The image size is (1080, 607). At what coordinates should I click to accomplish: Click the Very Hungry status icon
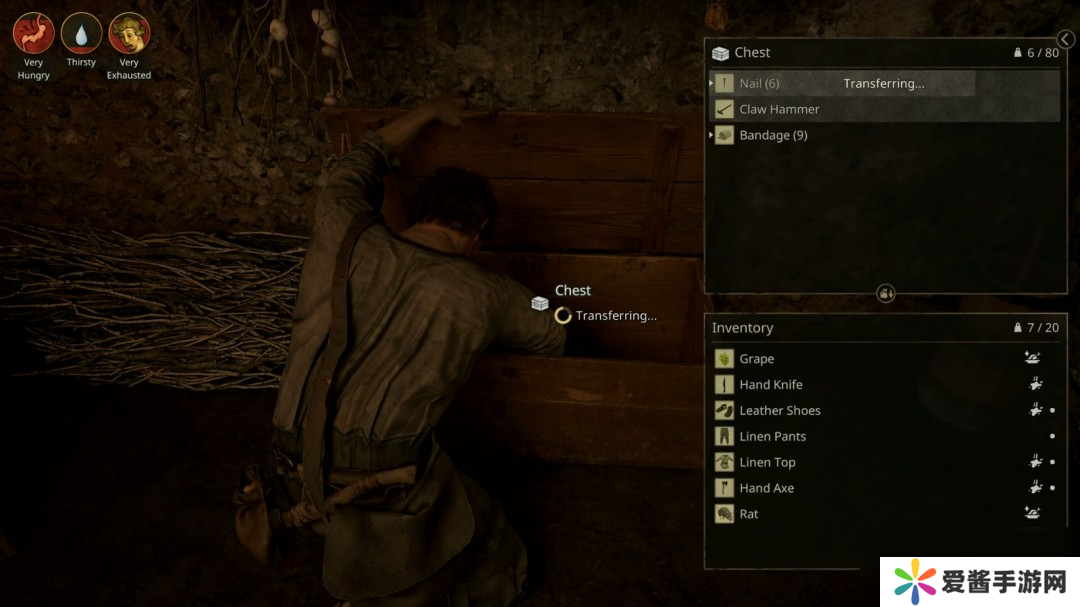[33, 33]
